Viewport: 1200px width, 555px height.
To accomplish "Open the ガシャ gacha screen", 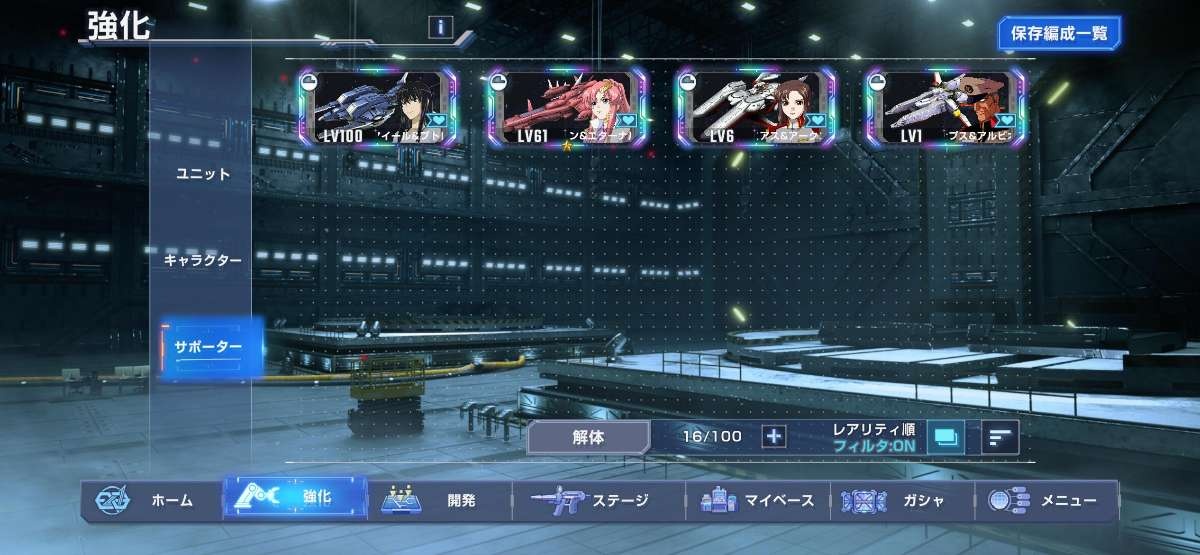I will point(900,501).
